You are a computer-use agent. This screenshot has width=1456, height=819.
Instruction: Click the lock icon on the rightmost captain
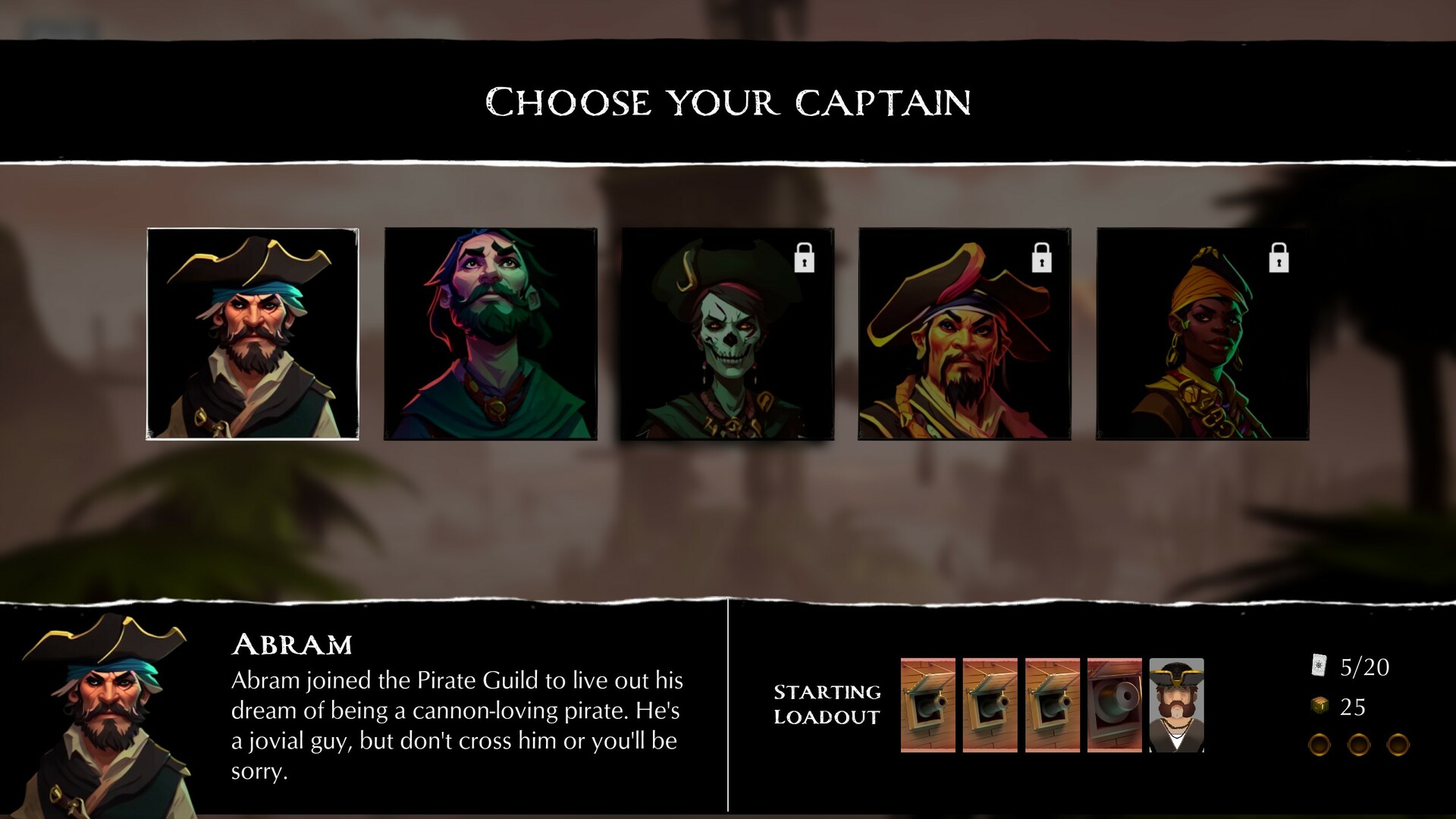coord(1279,259)
